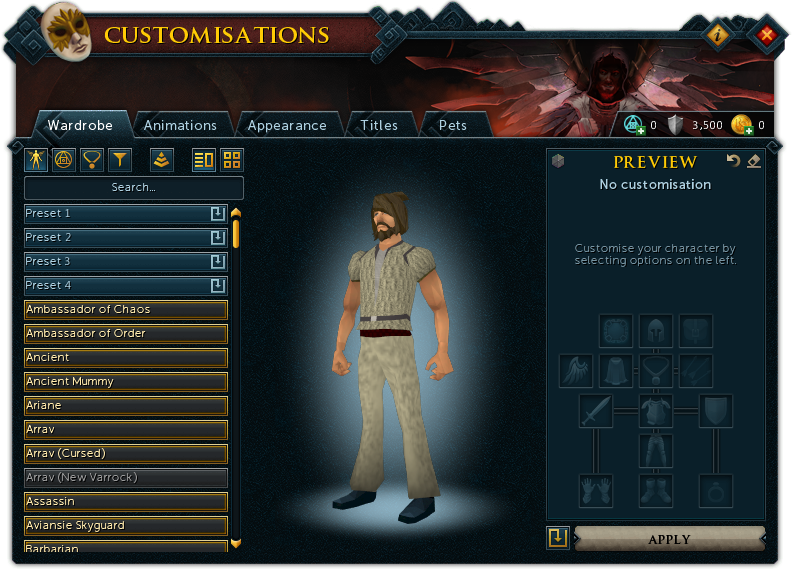Choose the Ambassador of Chaos outfit
This screenshot has height=569, width=792.
pyautogui.click(x=126, y=309)
